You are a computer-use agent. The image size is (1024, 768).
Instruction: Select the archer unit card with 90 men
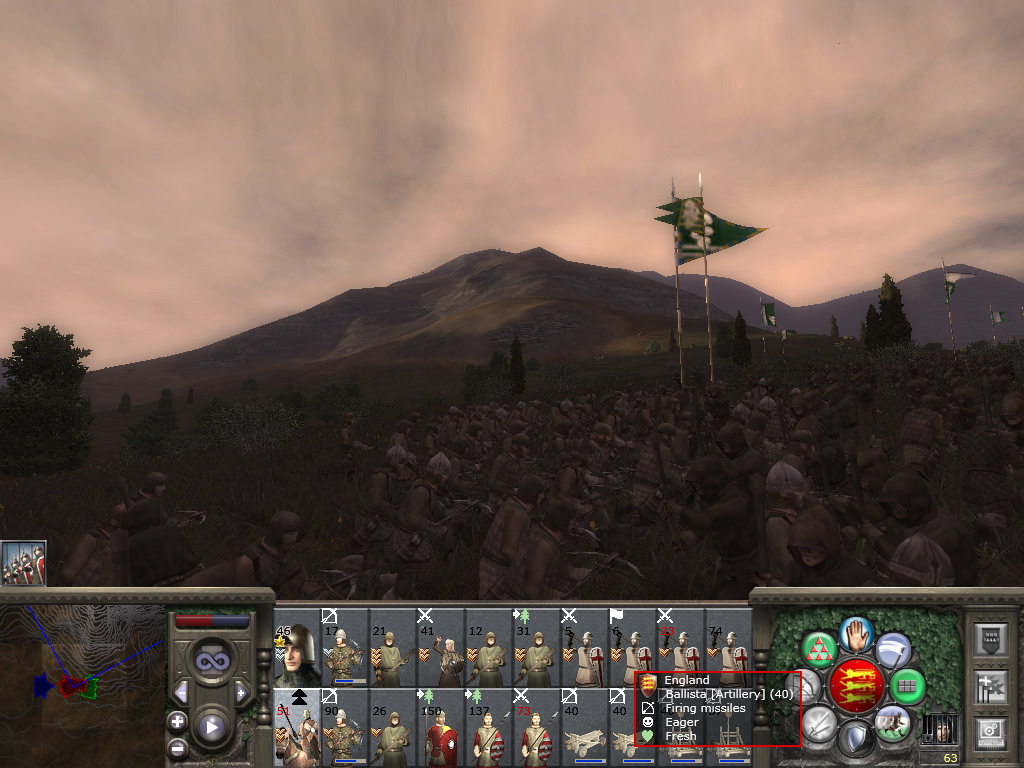[345, 728]
